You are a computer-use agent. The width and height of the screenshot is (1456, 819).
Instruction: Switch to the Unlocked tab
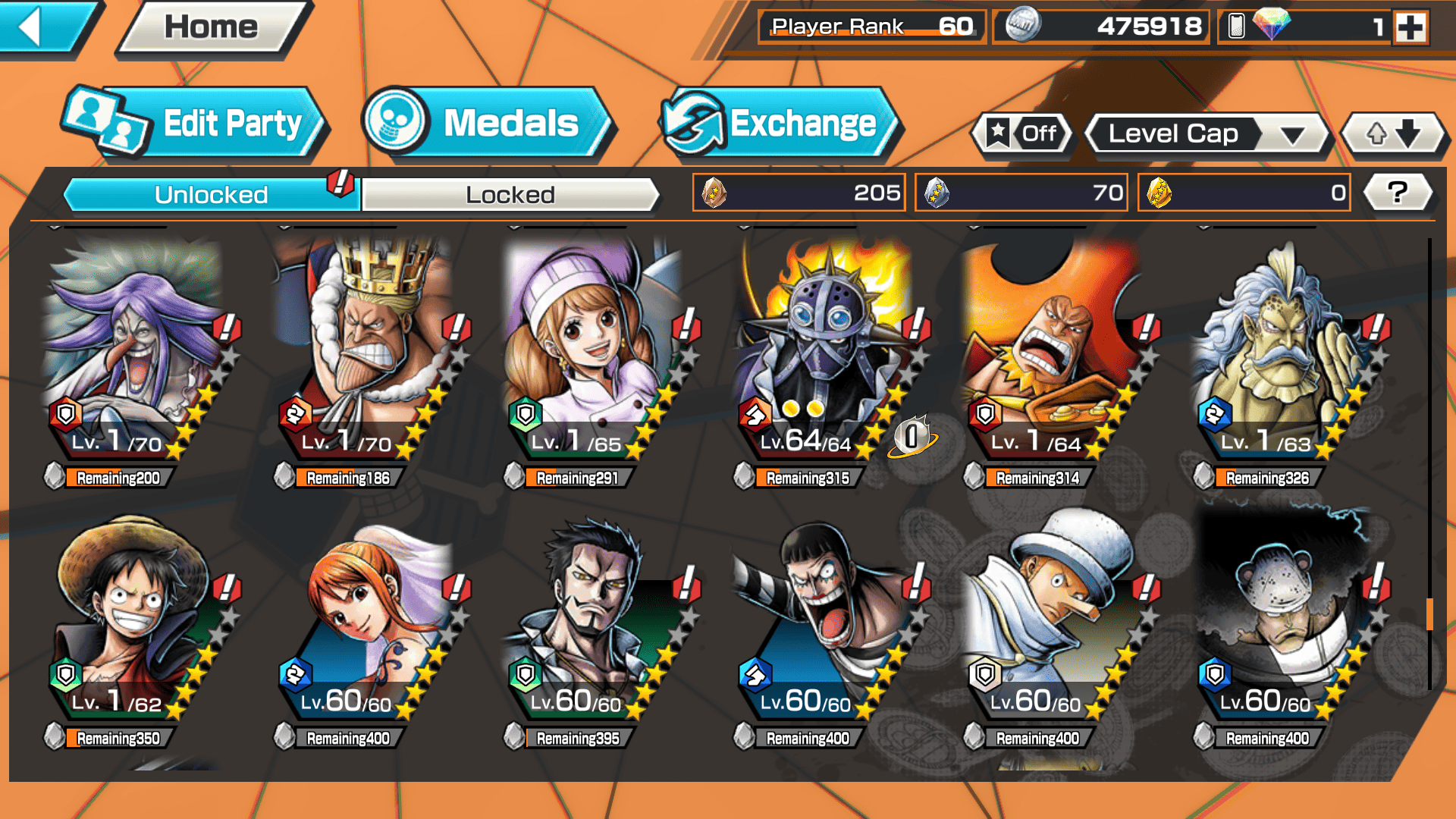(211, 195)
